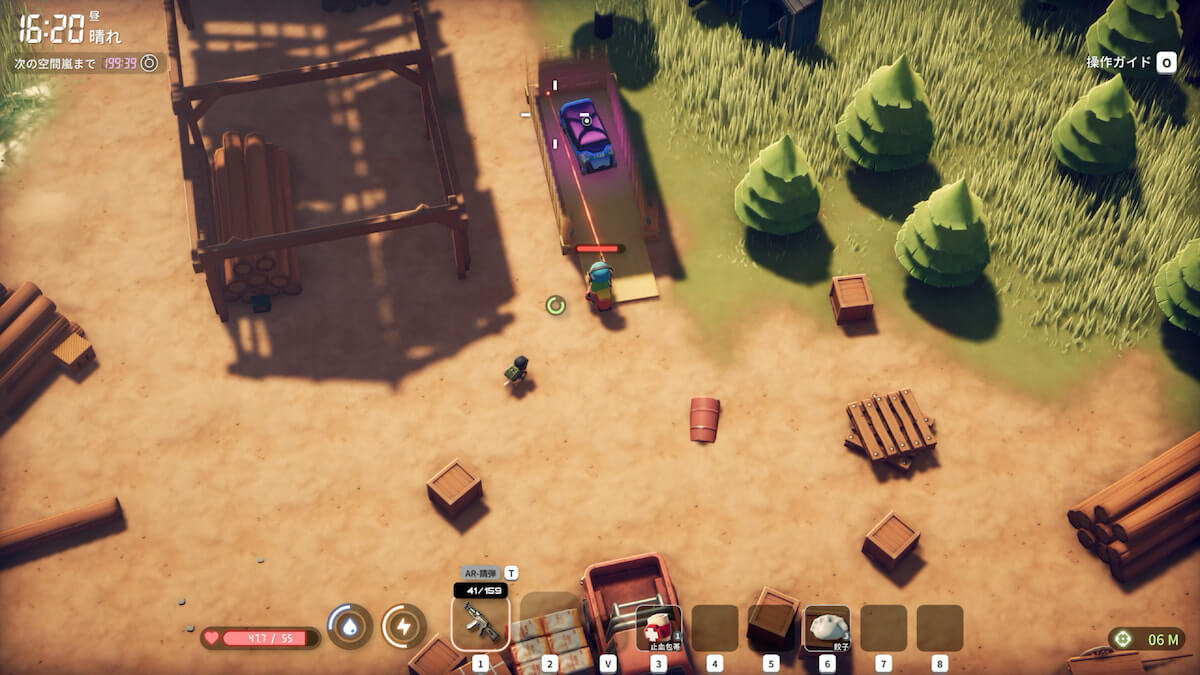
Task: Click the spatial storm ring icon
Action: click(149, 63)
